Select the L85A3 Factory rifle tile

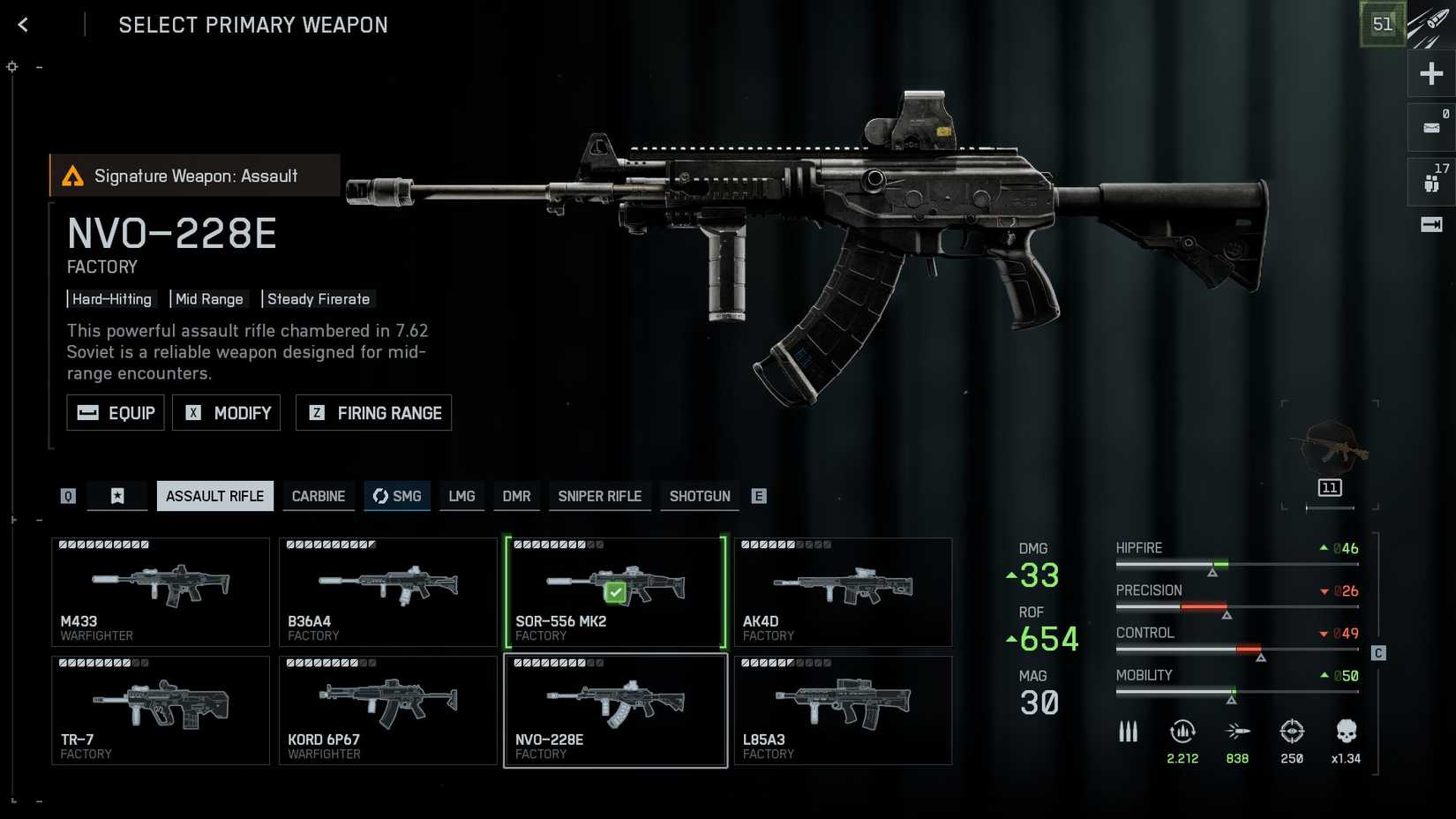coord(843,710)
